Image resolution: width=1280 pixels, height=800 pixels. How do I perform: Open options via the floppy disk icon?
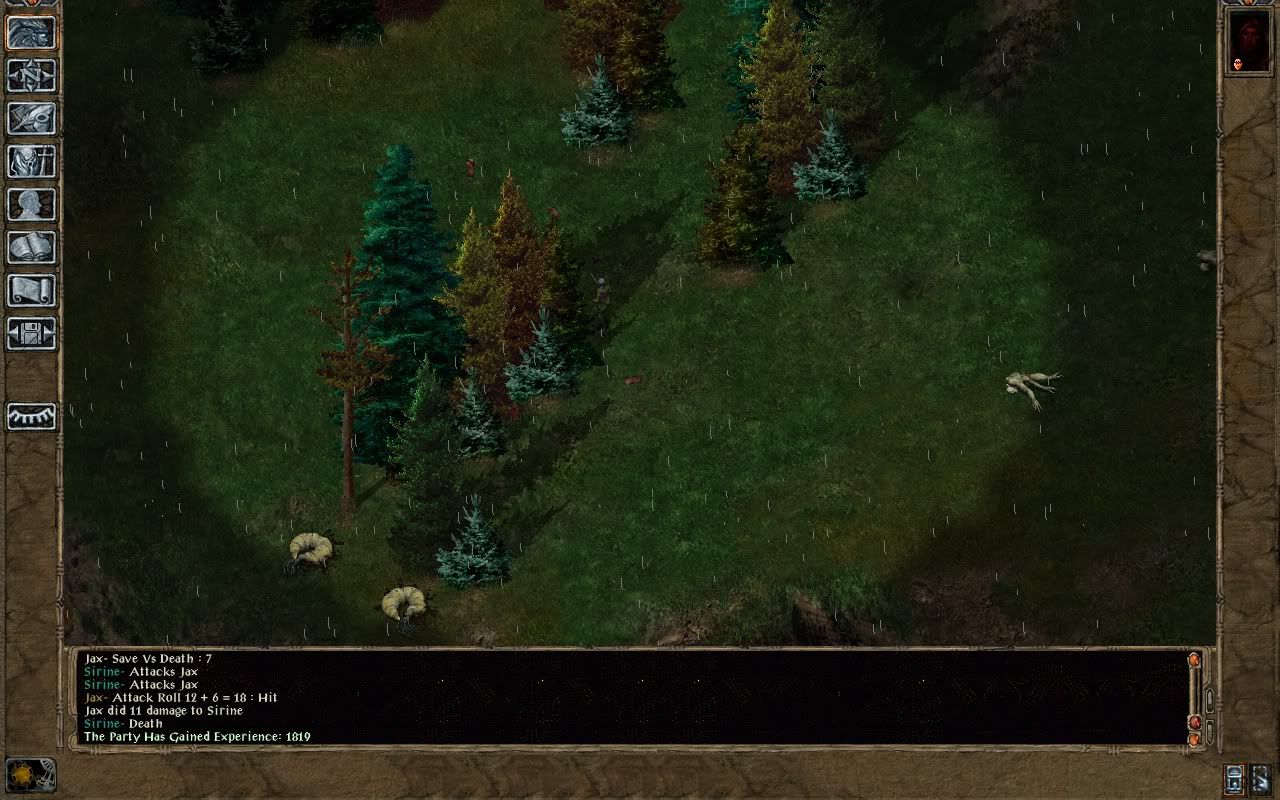tap(31, 334)
